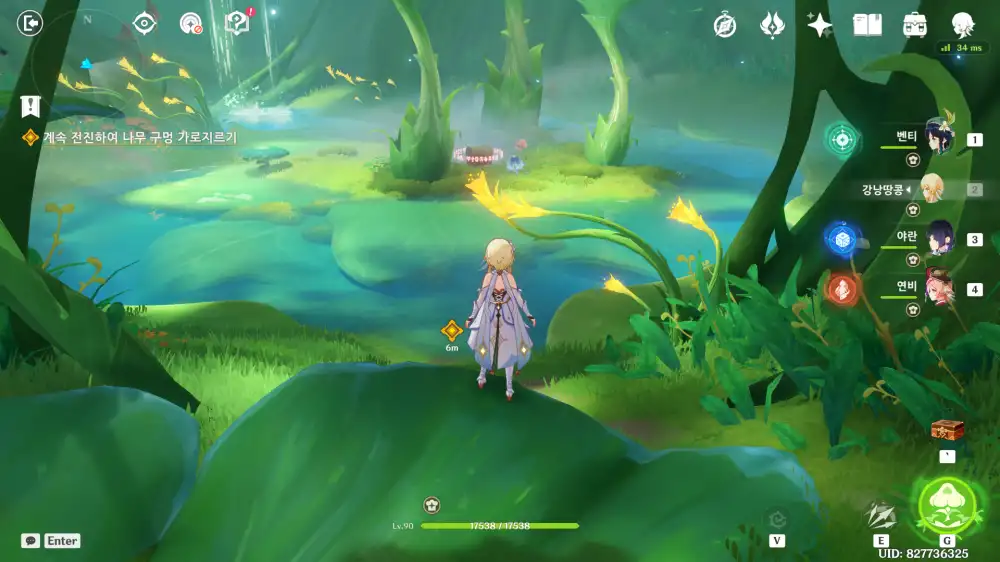Open the backpack inventory

click(x=914, y=26)
